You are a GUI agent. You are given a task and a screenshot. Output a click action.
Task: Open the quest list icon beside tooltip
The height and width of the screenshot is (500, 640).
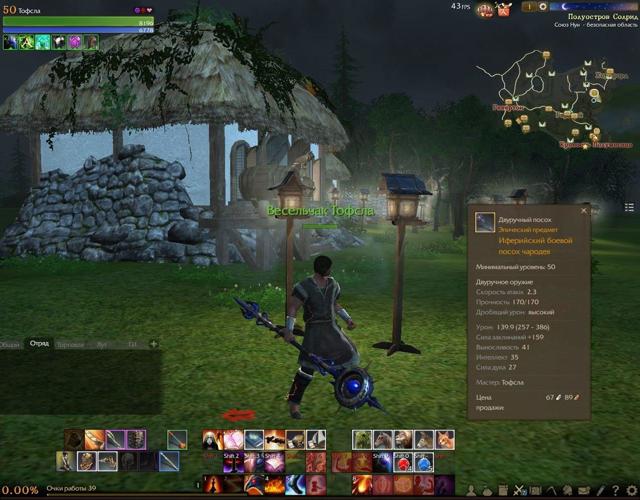(x=629, y=207)
